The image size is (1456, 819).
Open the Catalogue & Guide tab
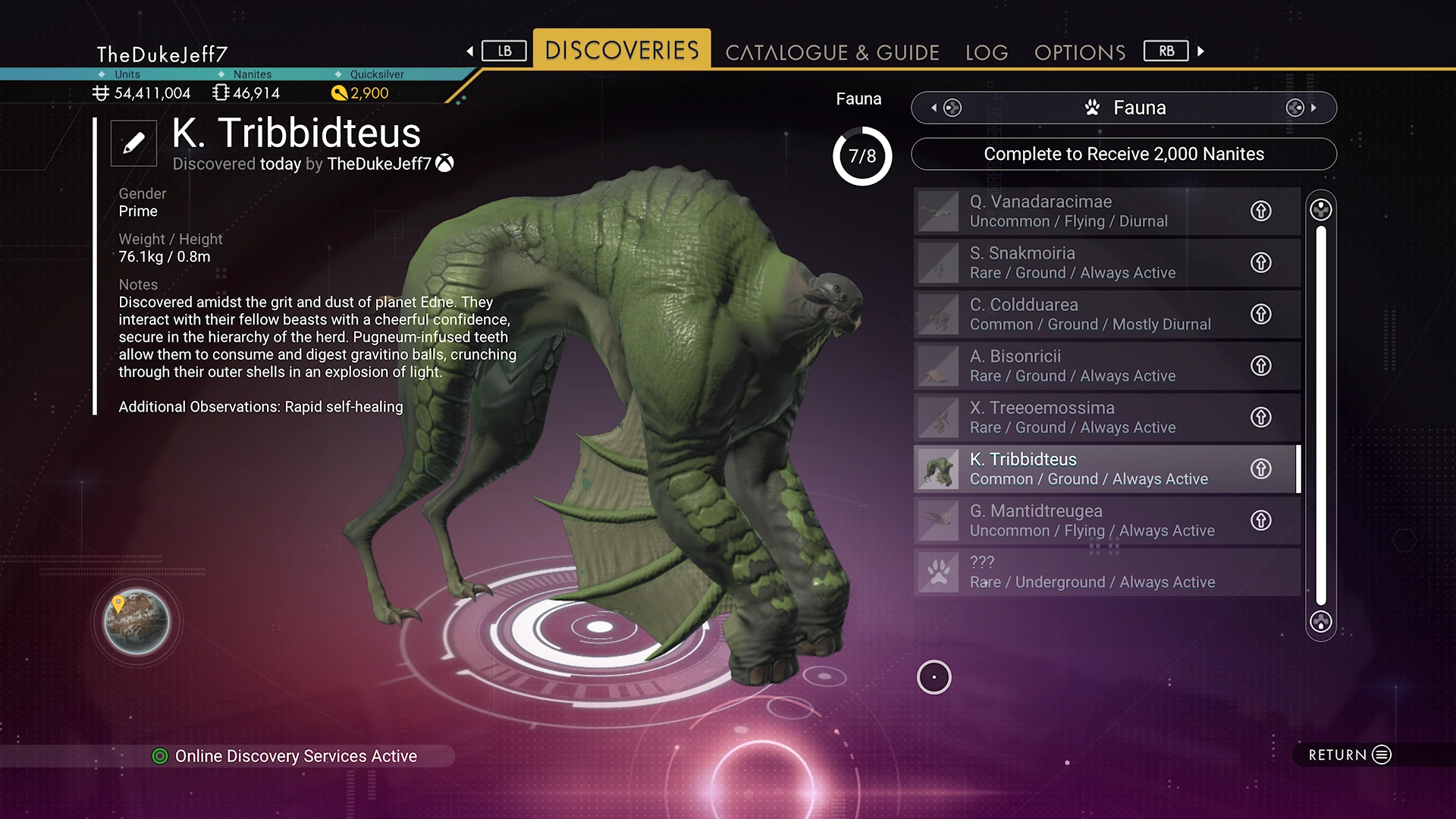click(x=832, y=52)
